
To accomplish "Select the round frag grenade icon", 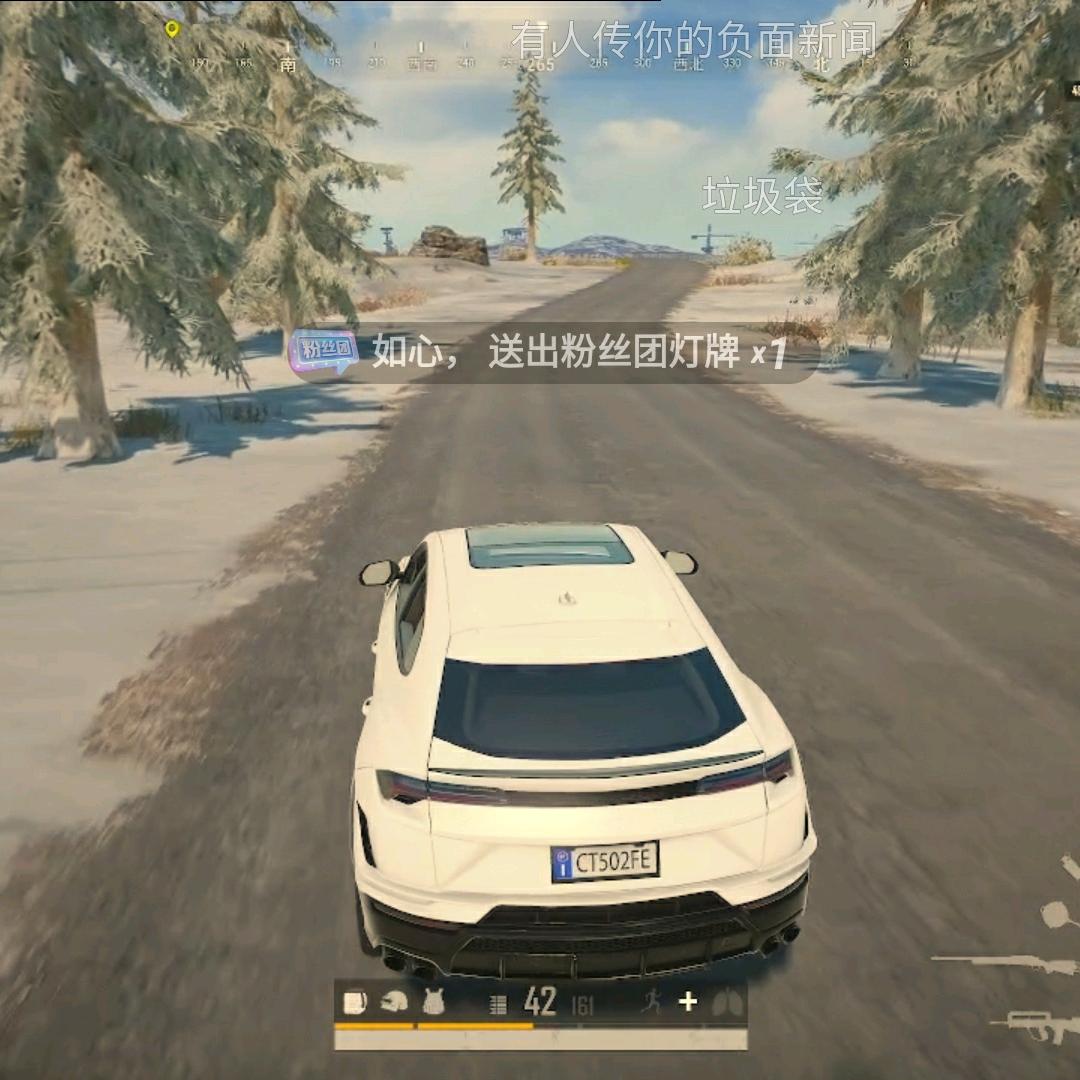I will [x=1055, y=913].
